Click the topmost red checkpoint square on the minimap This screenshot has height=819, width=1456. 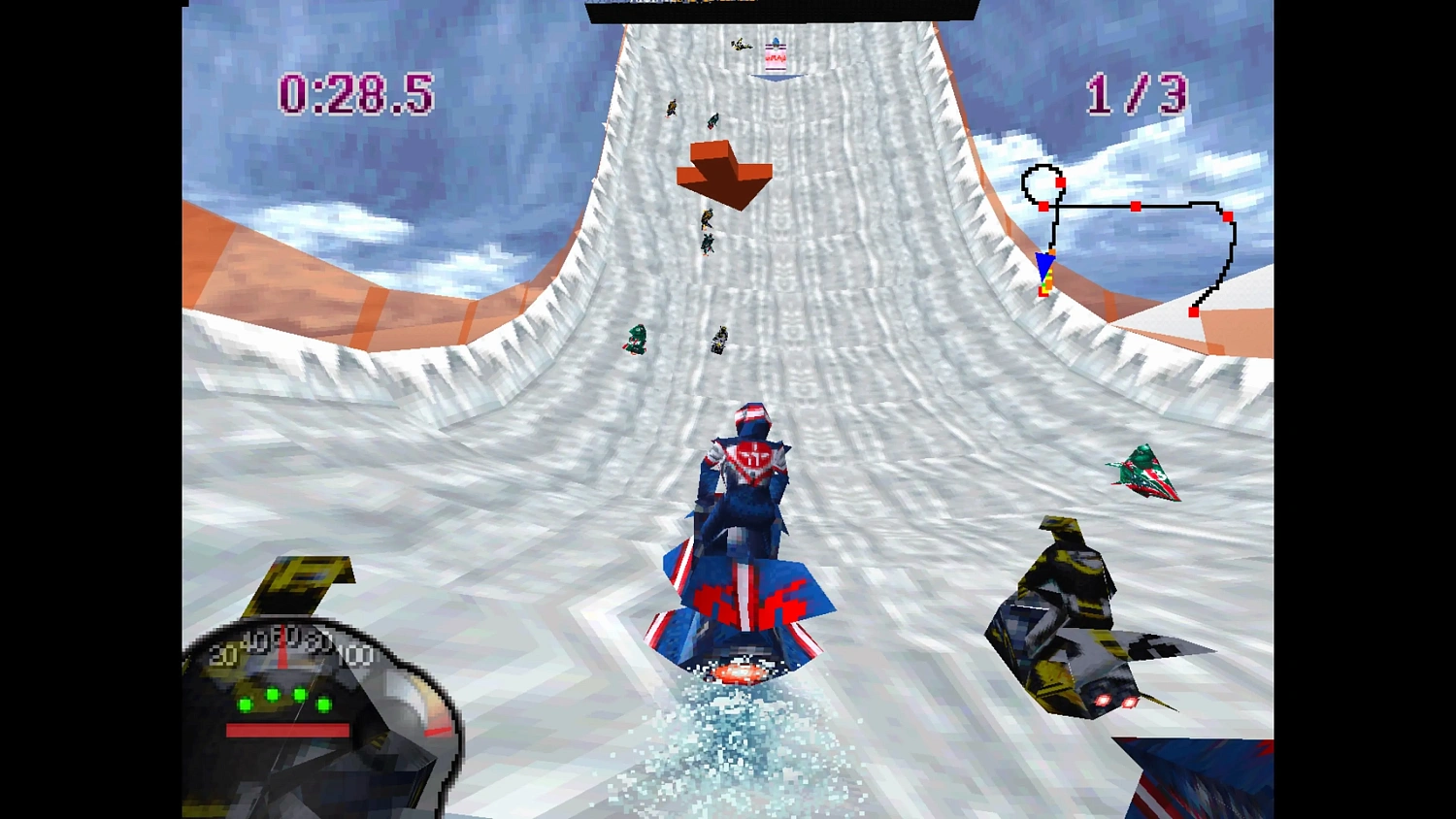1060,182
